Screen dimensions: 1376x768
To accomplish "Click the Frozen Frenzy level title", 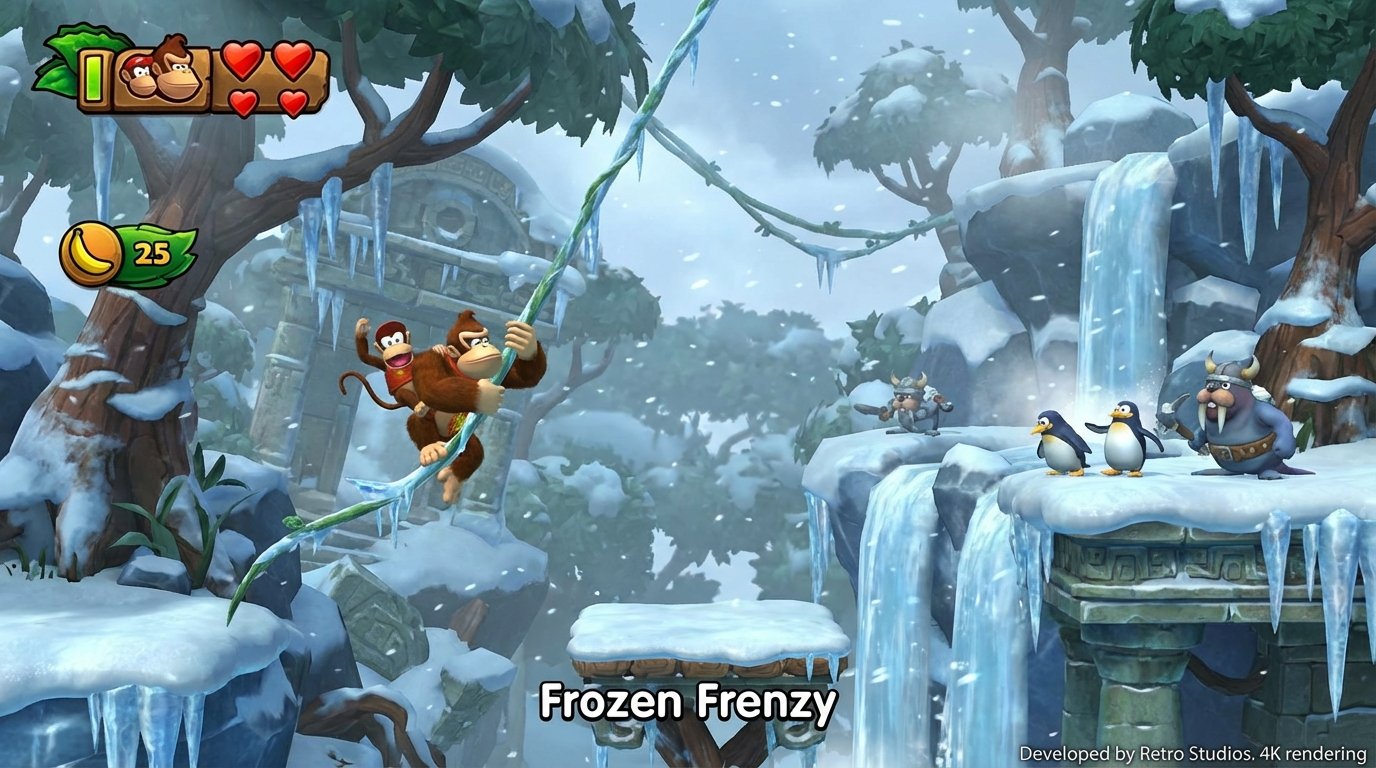I will [x=688, y=703].
